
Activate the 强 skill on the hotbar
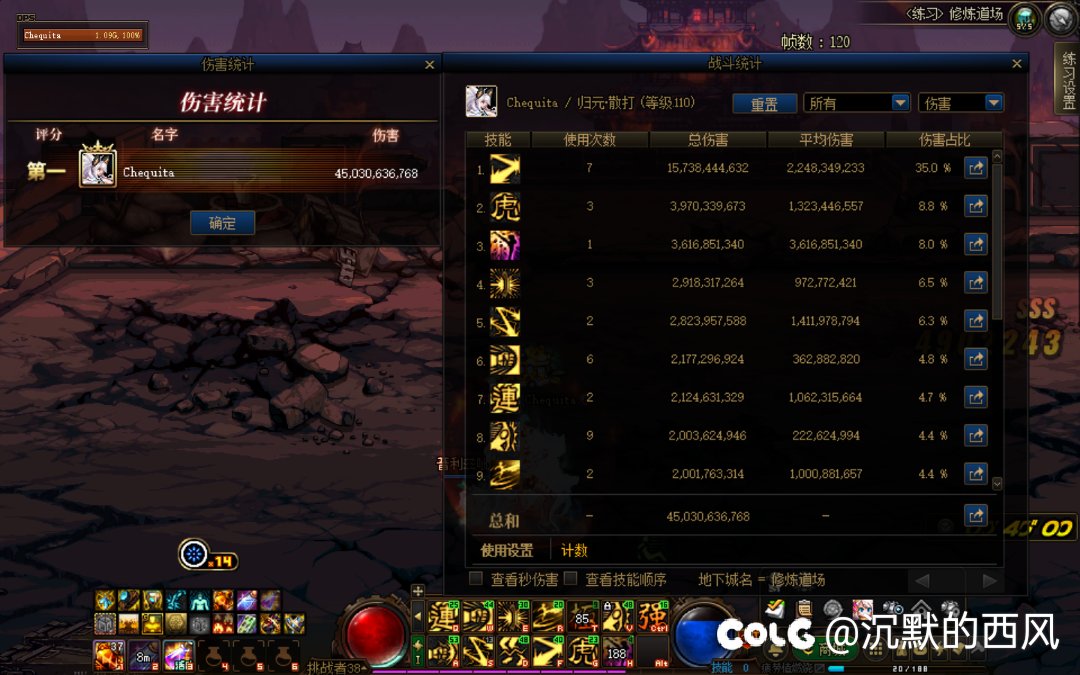click(654, 617)
